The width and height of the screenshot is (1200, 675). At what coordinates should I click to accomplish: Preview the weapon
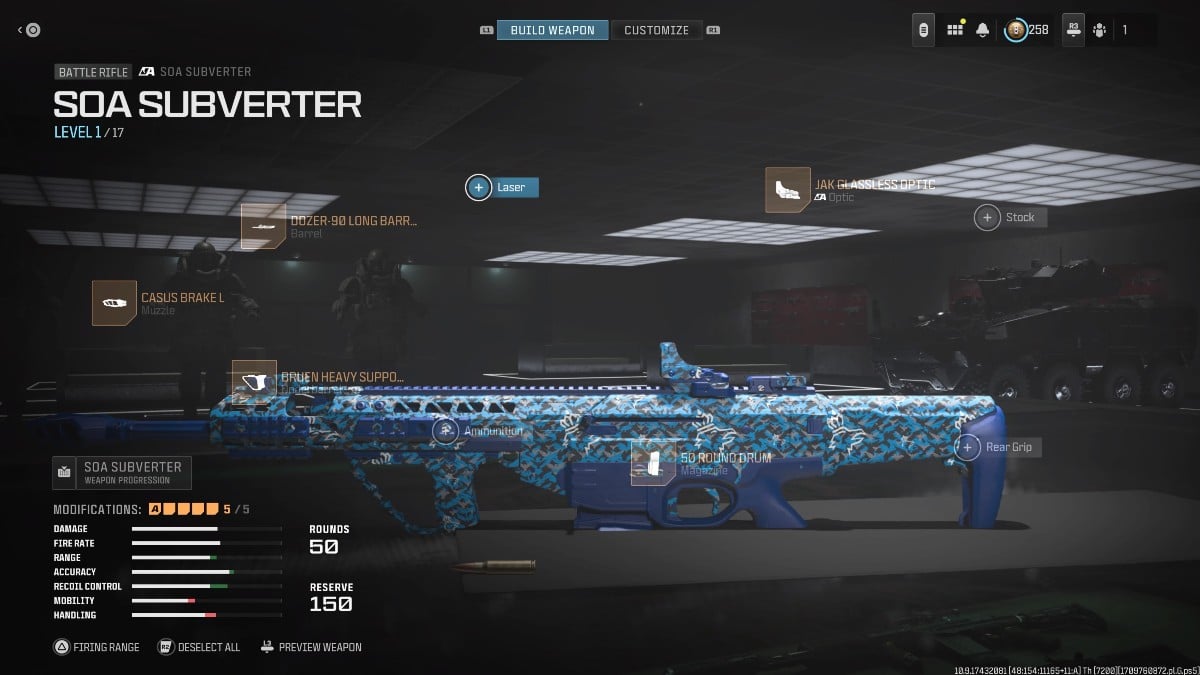[312, 647]
